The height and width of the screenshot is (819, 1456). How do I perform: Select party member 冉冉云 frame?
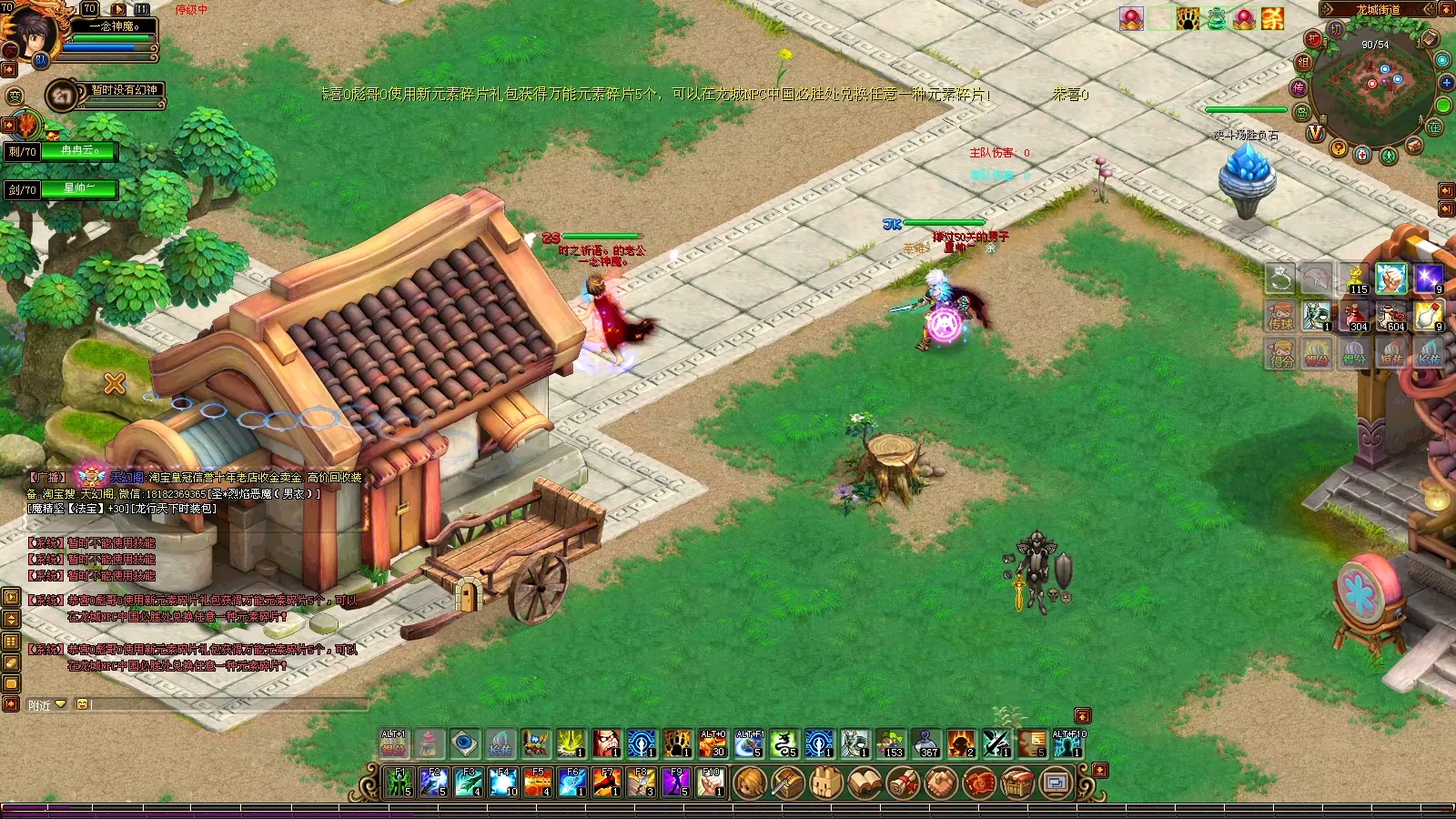tap(79, 151)
